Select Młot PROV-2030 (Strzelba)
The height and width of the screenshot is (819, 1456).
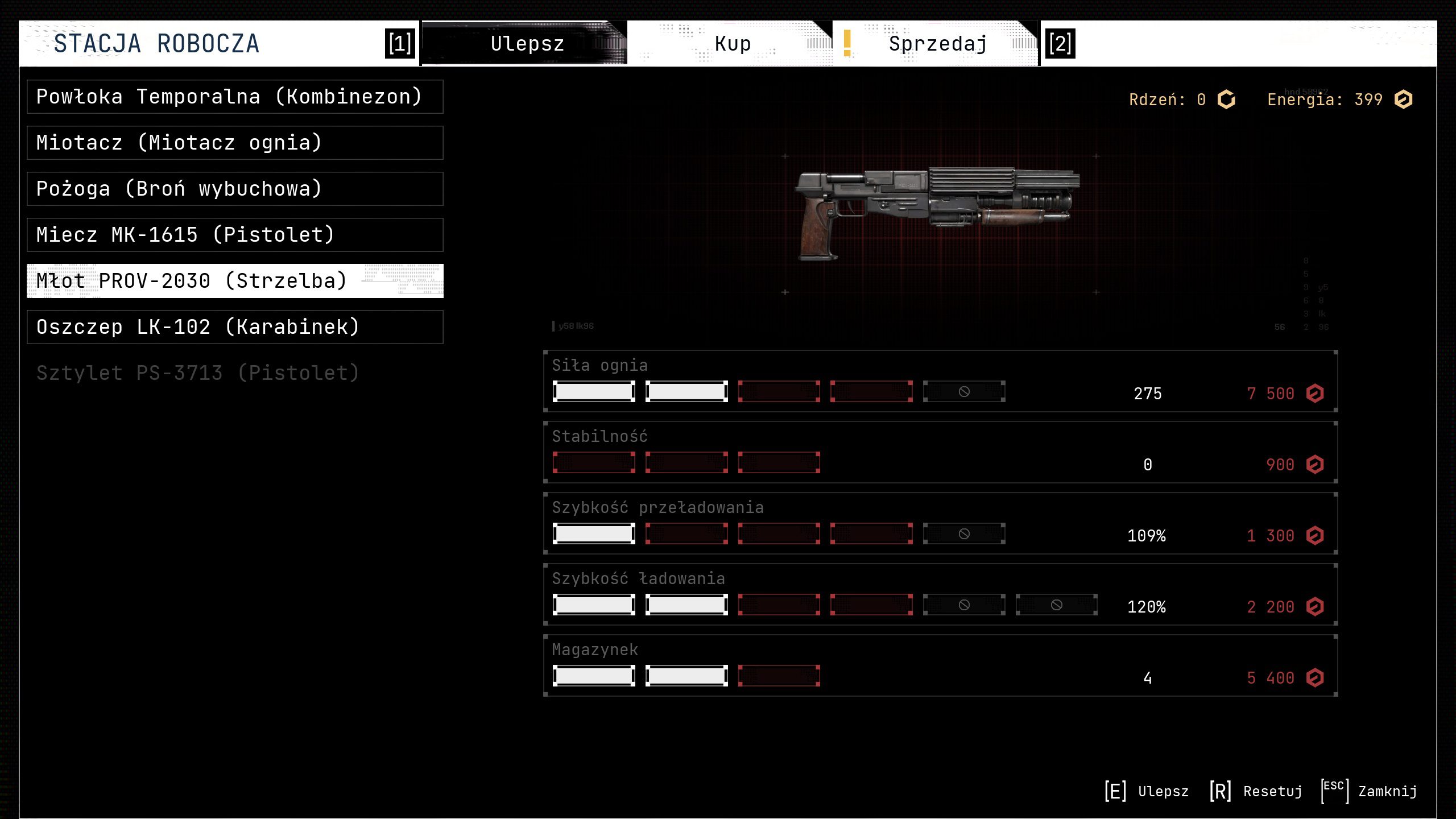[234, 281]
